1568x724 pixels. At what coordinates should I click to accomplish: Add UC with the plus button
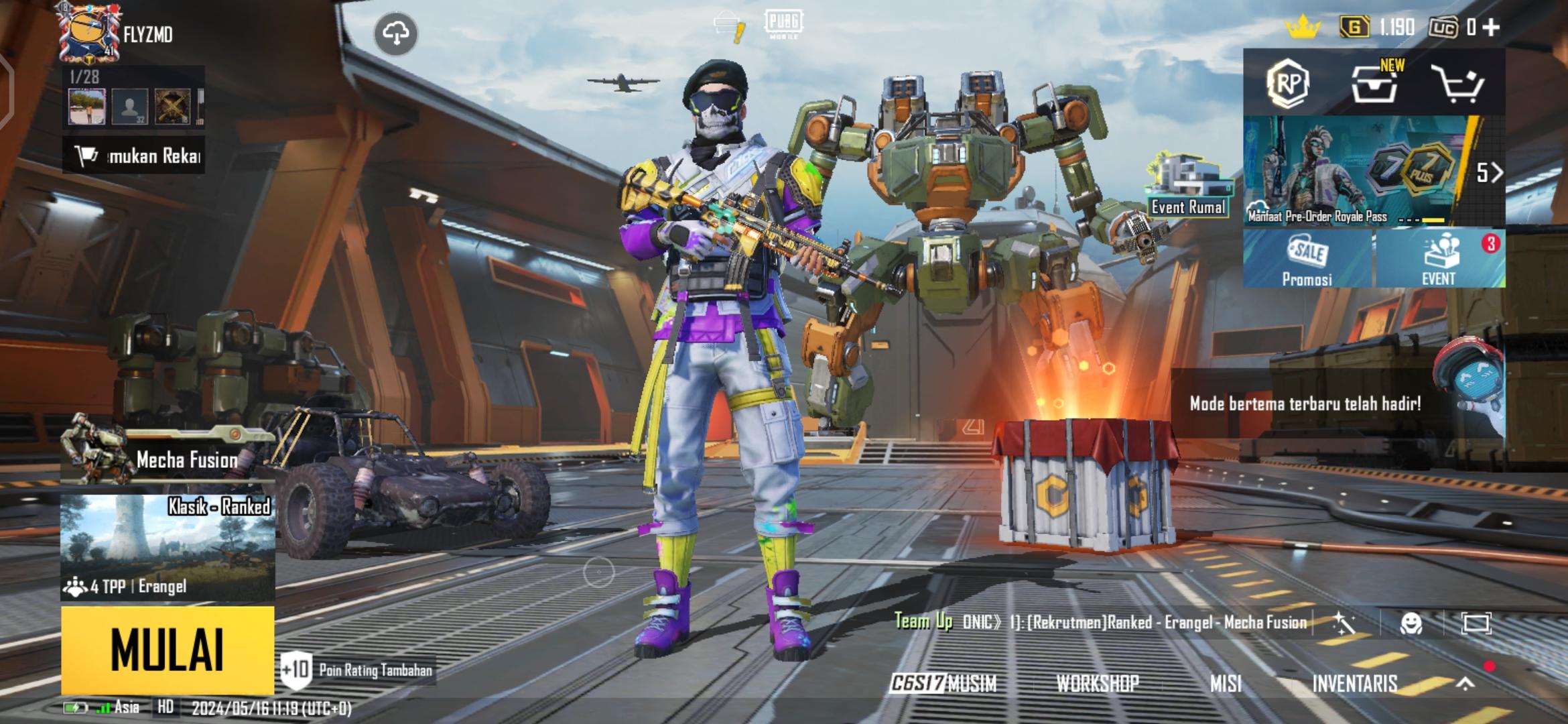[x=1491, y=27]
